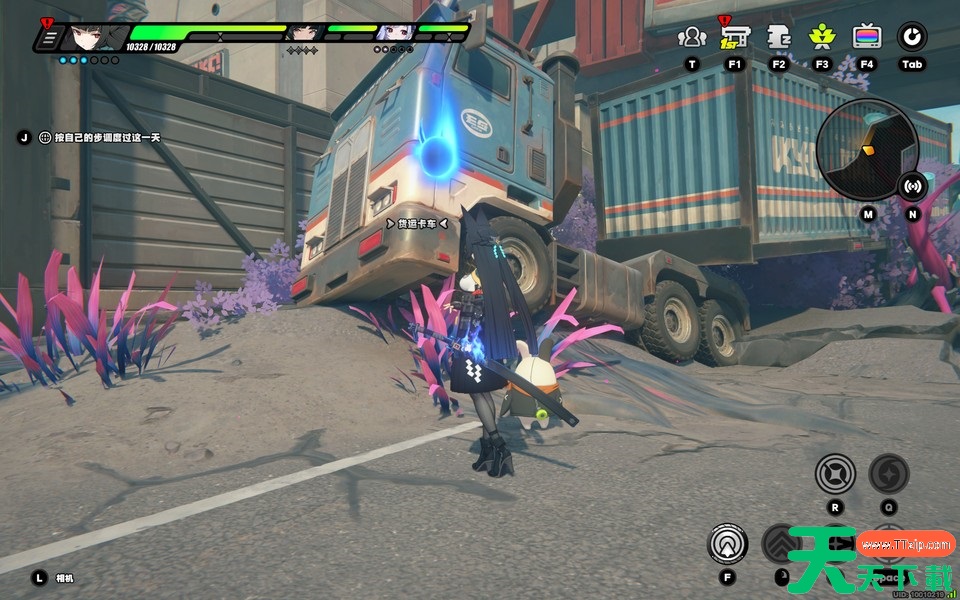Click the round swirl icon labeled Tab

coord(911,37)
